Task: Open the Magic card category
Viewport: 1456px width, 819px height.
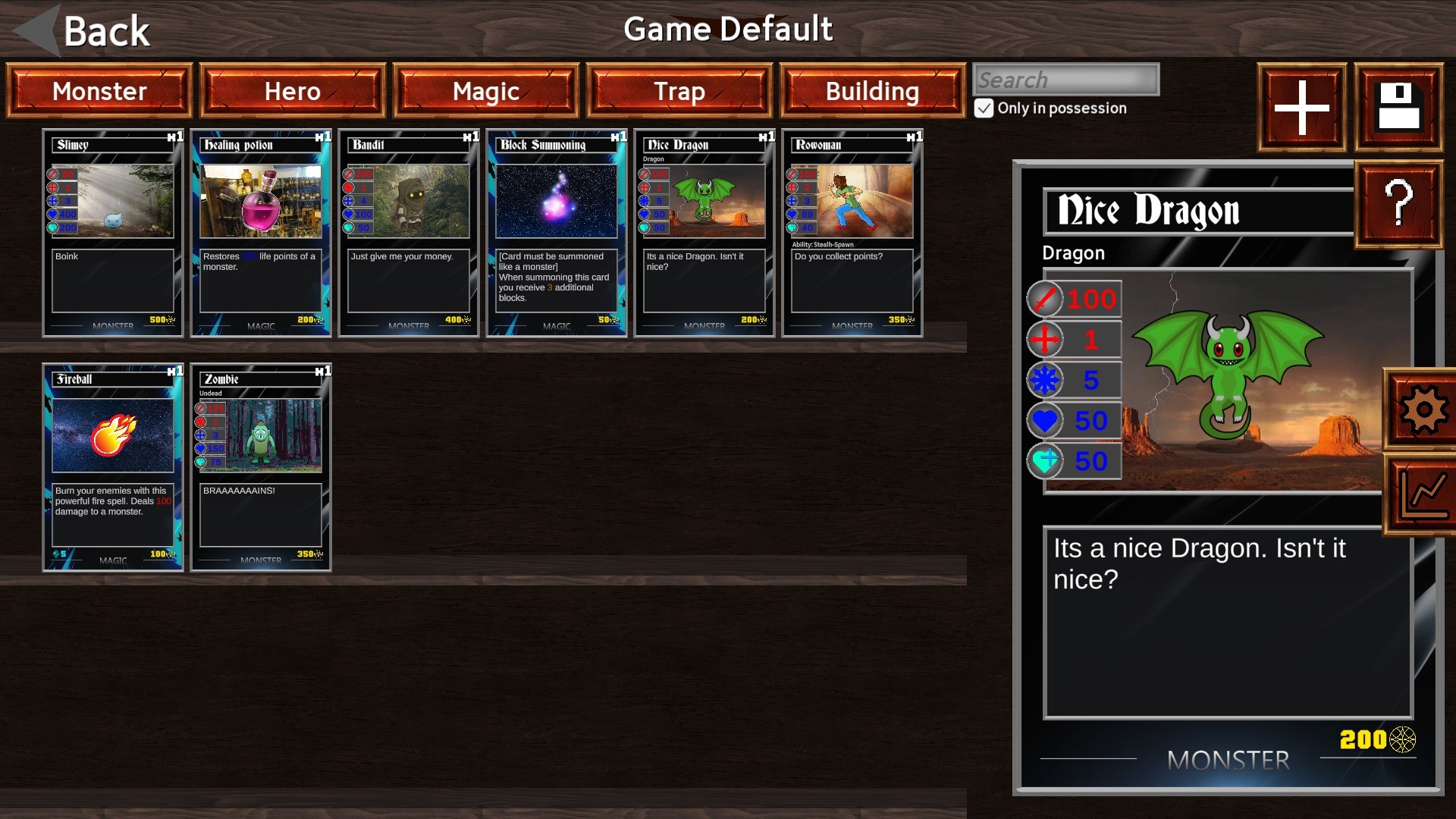Action: (485, 91)
